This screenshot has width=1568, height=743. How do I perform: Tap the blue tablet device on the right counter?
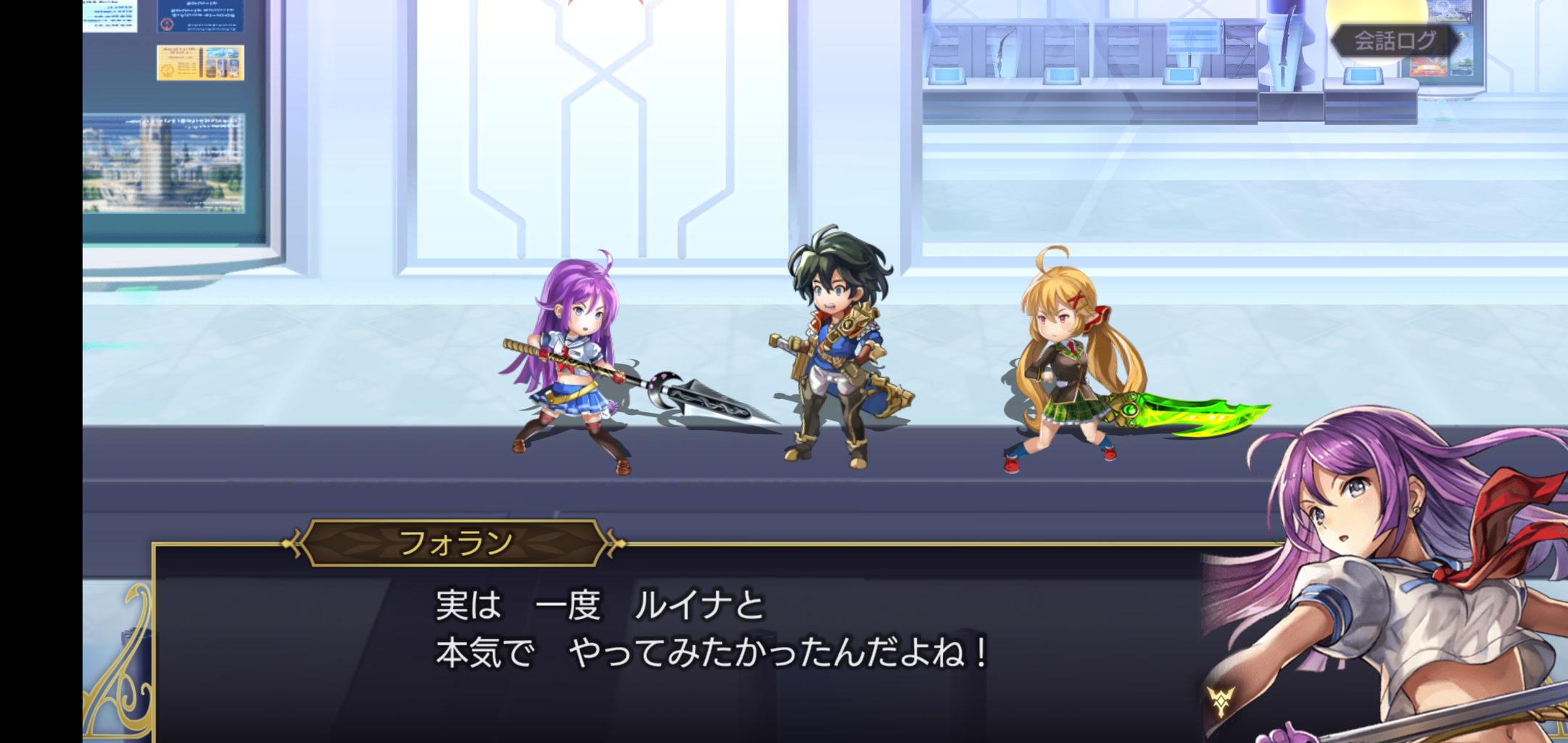click(1362, 77)
